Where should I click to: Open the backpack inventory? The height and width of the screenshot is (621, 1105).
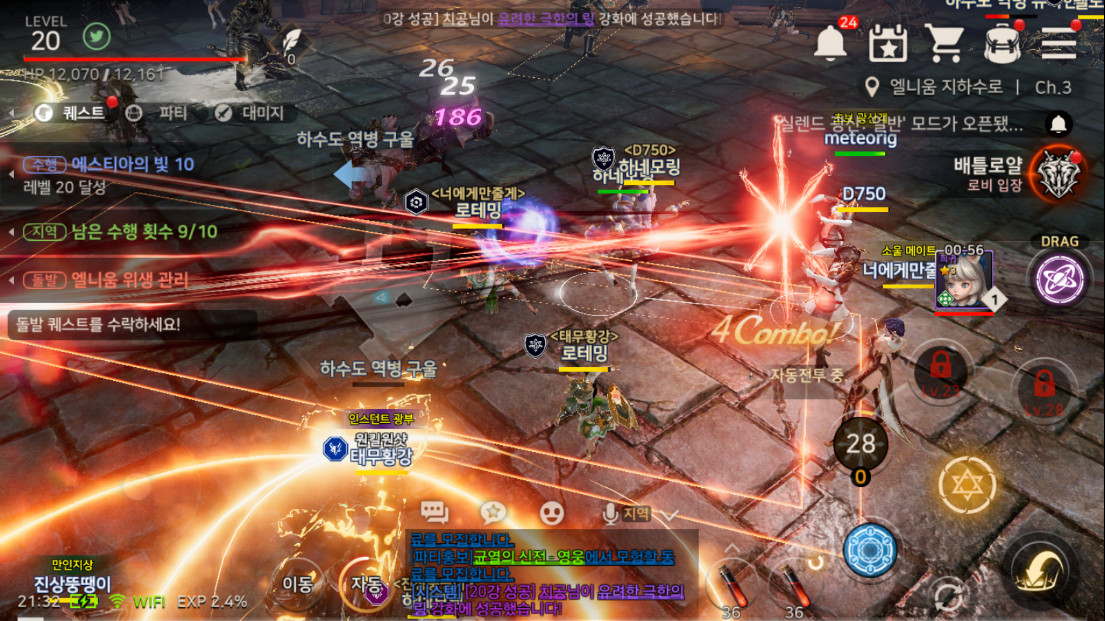click(x=1000, y=43)
